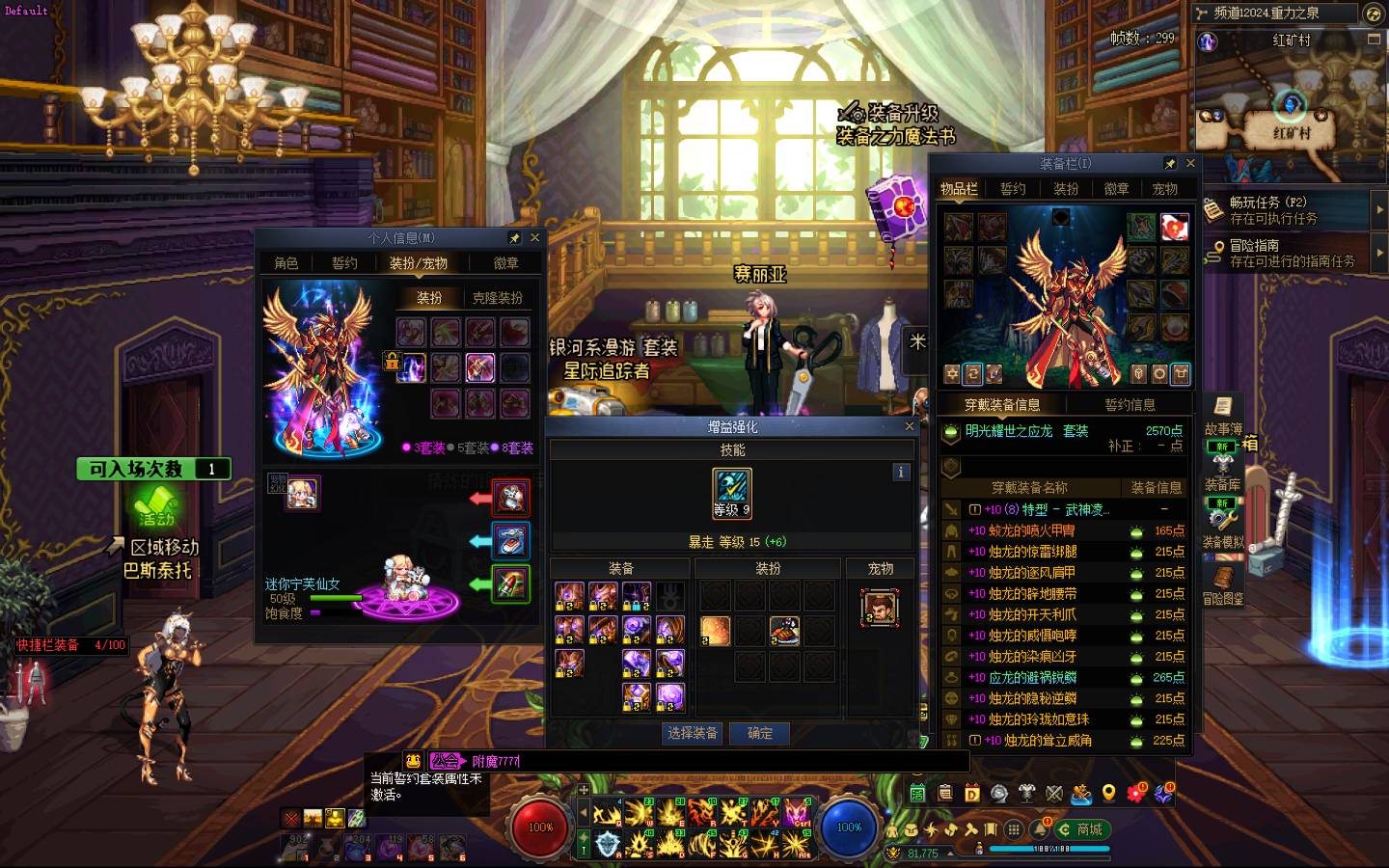The width and height of the screenshot is (1389, 868).
Task: Open the 商城 shop button
Action: (1082, 829)
